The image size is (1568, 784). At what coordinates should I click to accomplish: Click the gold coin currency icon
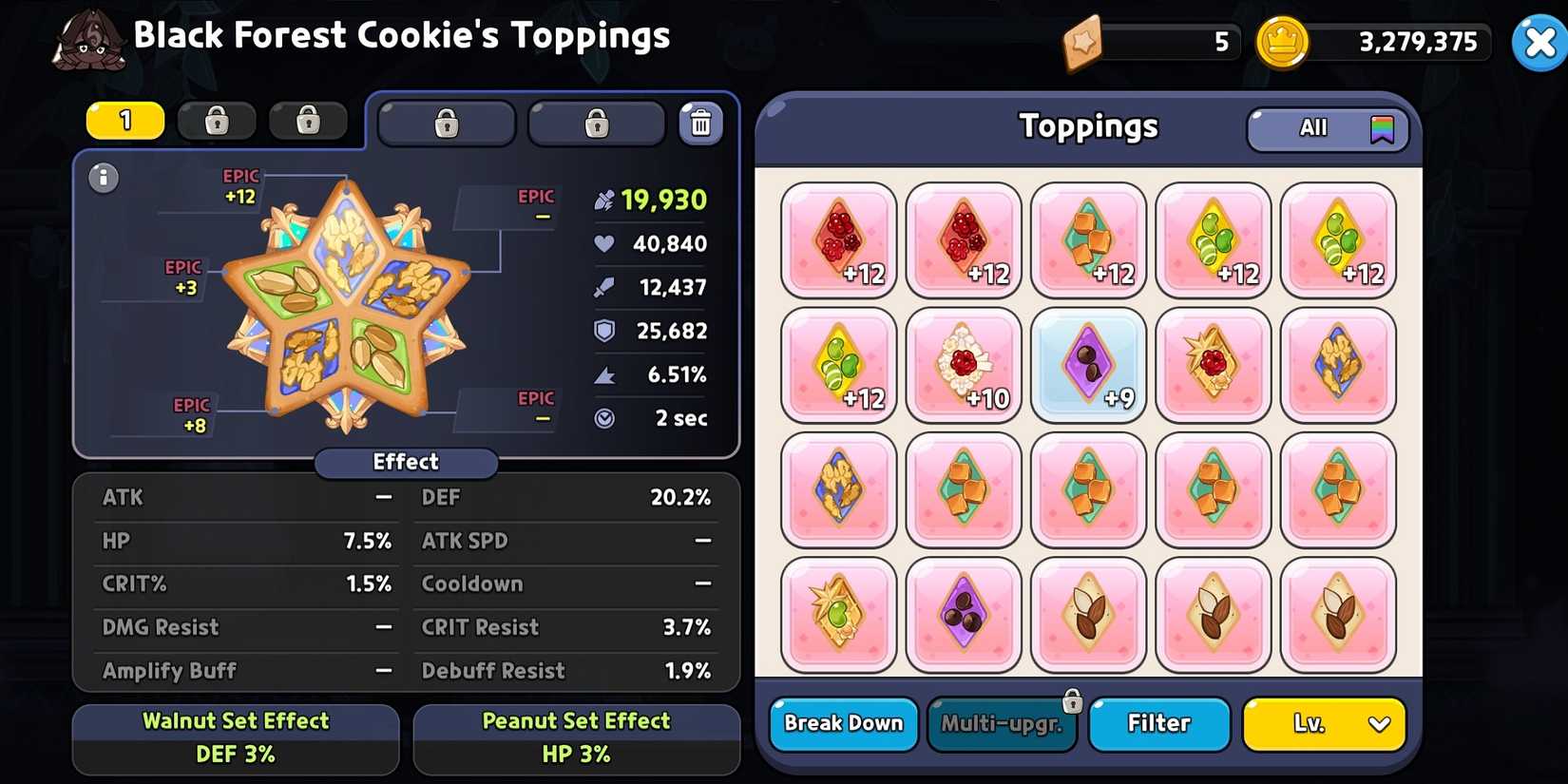click(1282, 42)
